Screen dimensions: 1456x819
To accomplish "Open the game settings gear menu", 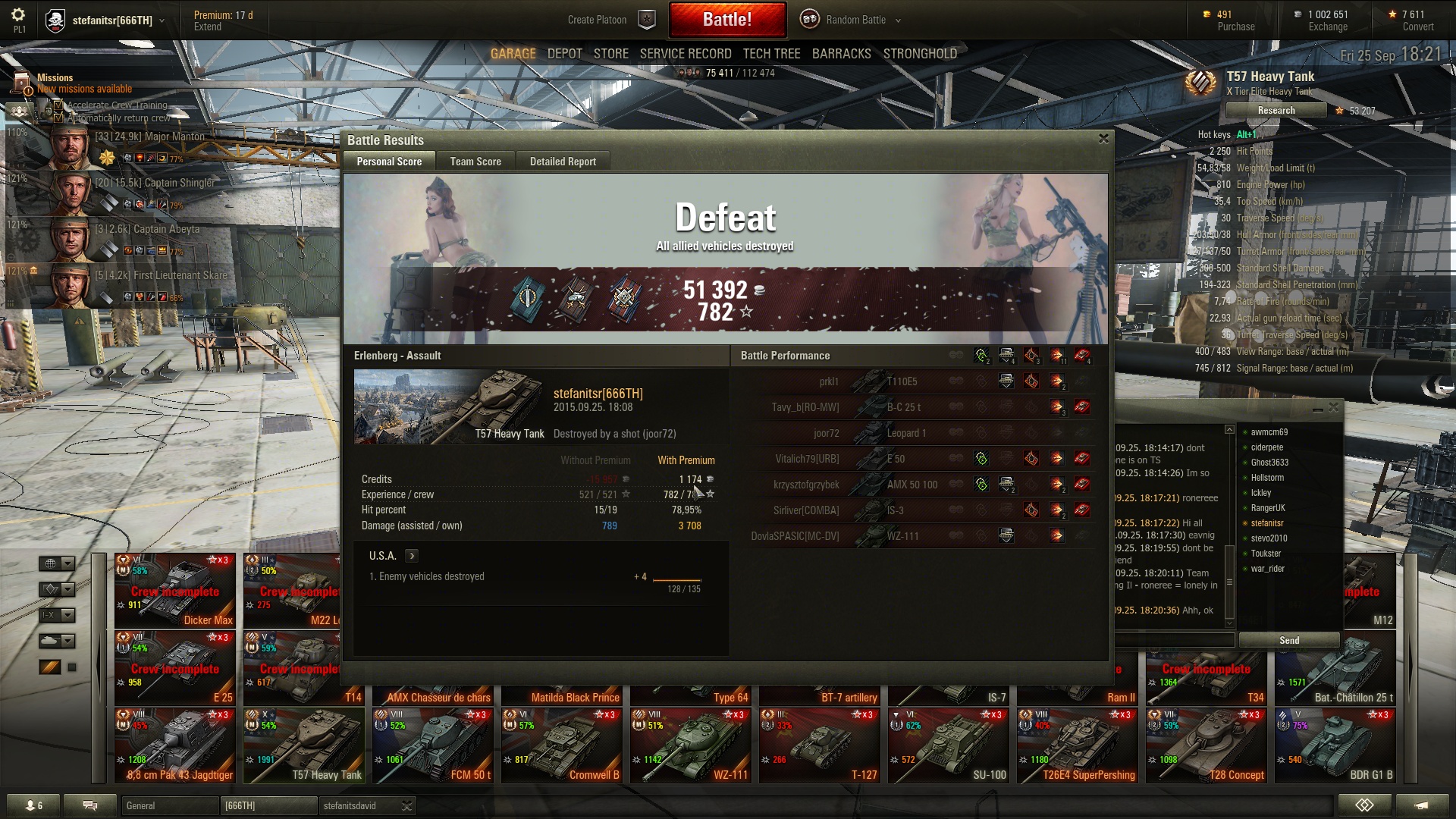I will 18,15.
